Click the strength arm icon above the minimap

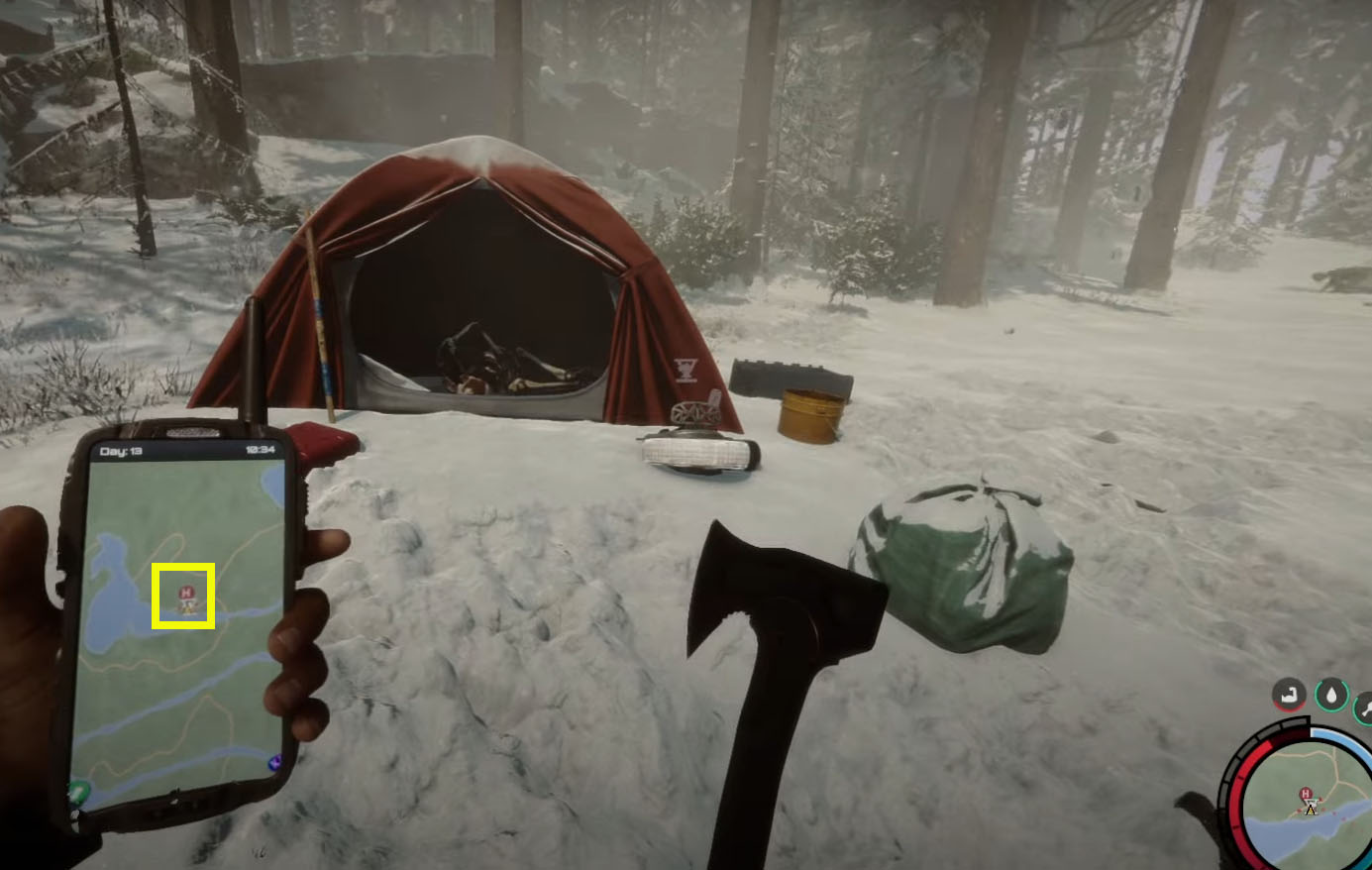pos(1288,695)
